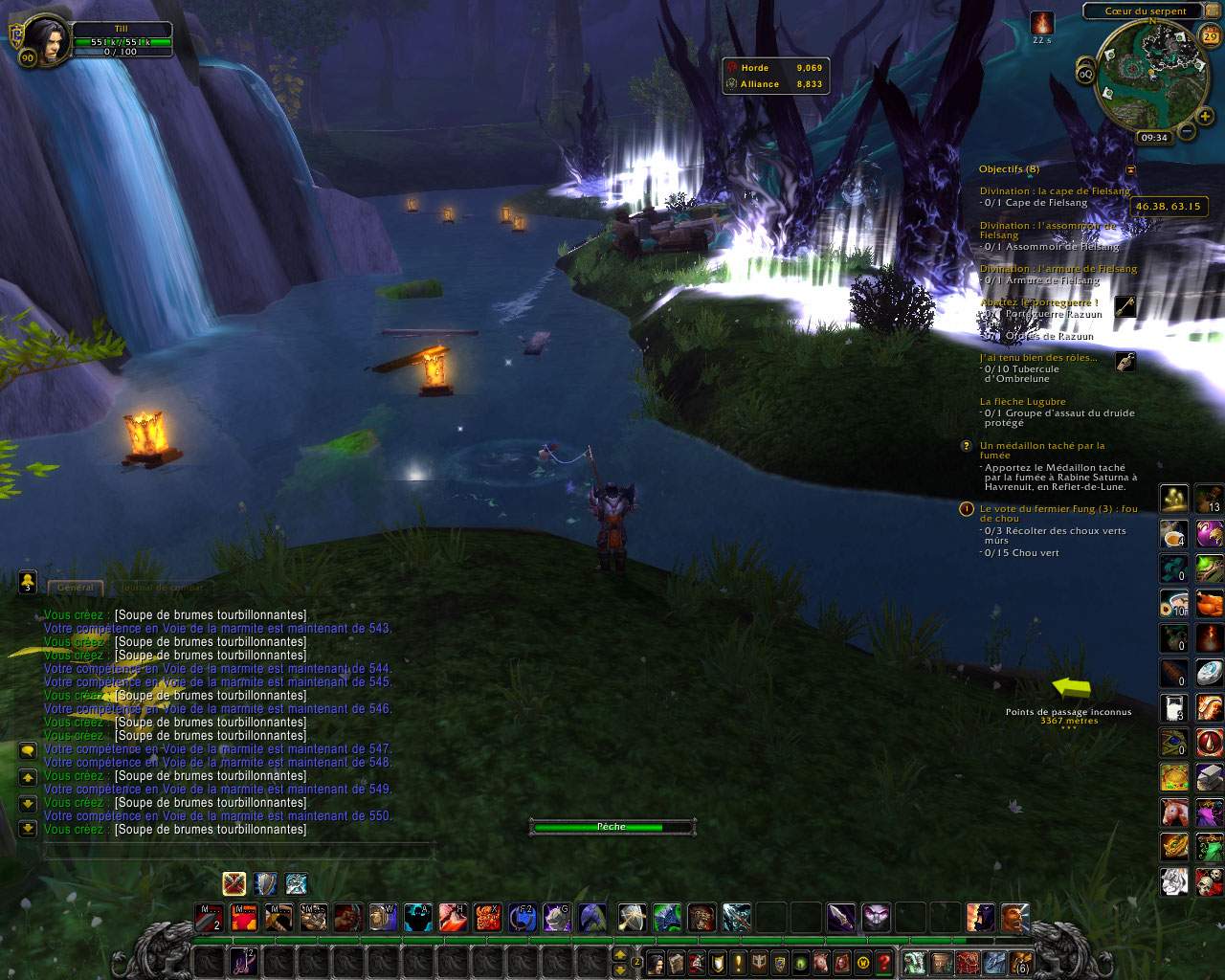Open quest 'Un médaillon taché par la fumée'
Viewport: 1225px width, 980px height.
click(1041, 446)
